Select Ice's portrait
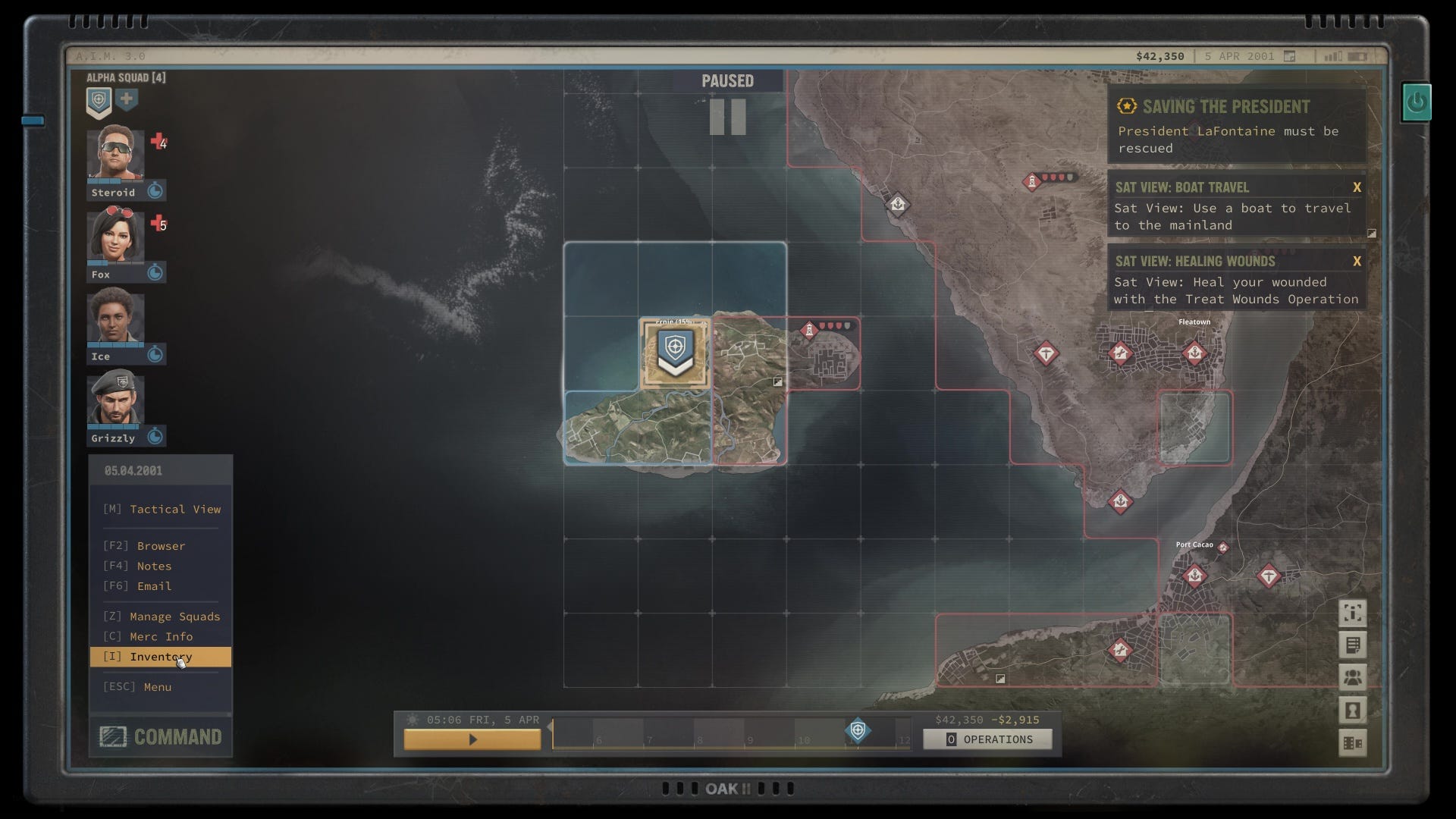Screen dimensions: 1456x819 115,318
